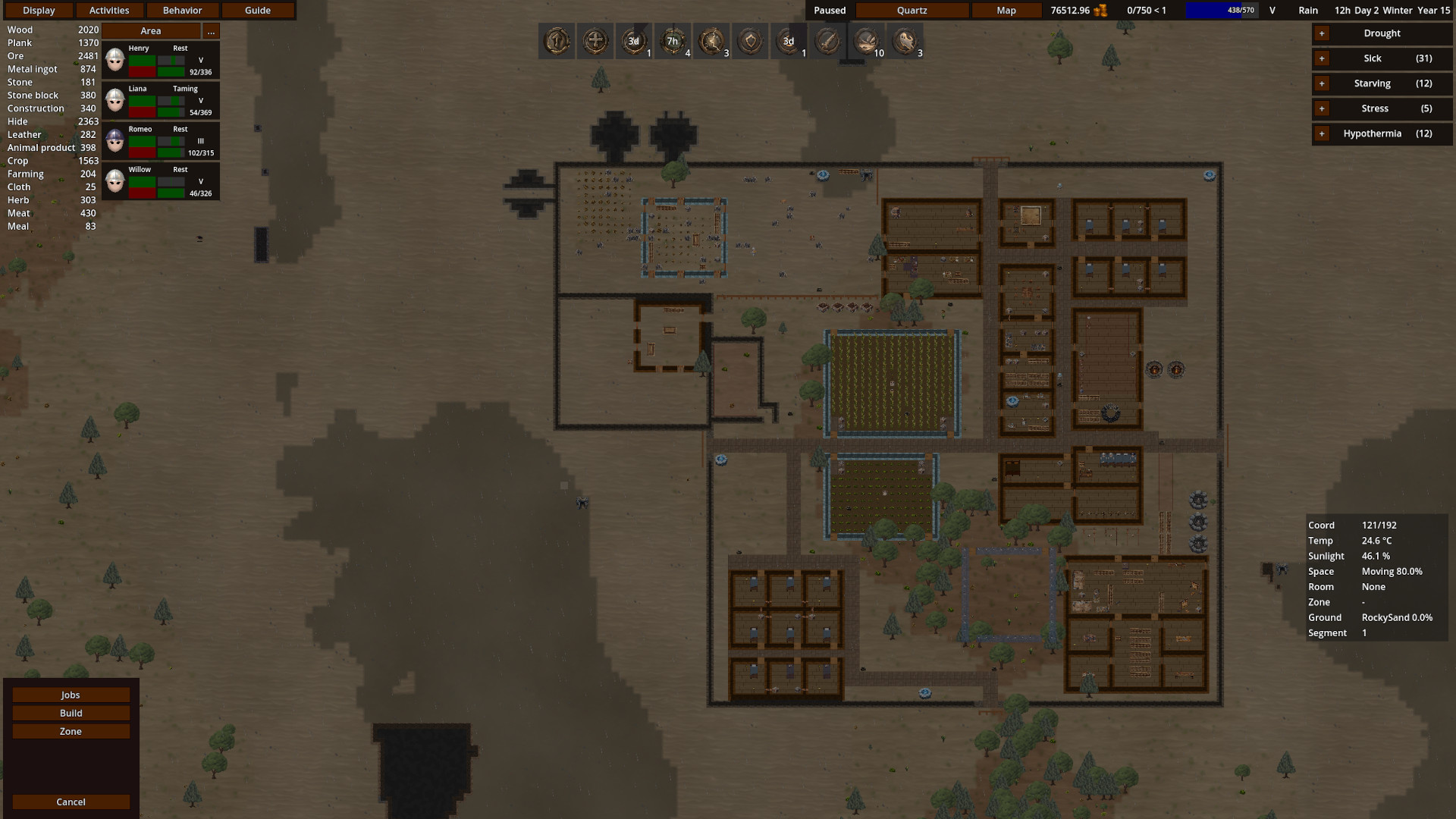The height and width of the screenshot is (819, 1456).
Task: Select the green 7h effect icon
Action: [673, 41]
